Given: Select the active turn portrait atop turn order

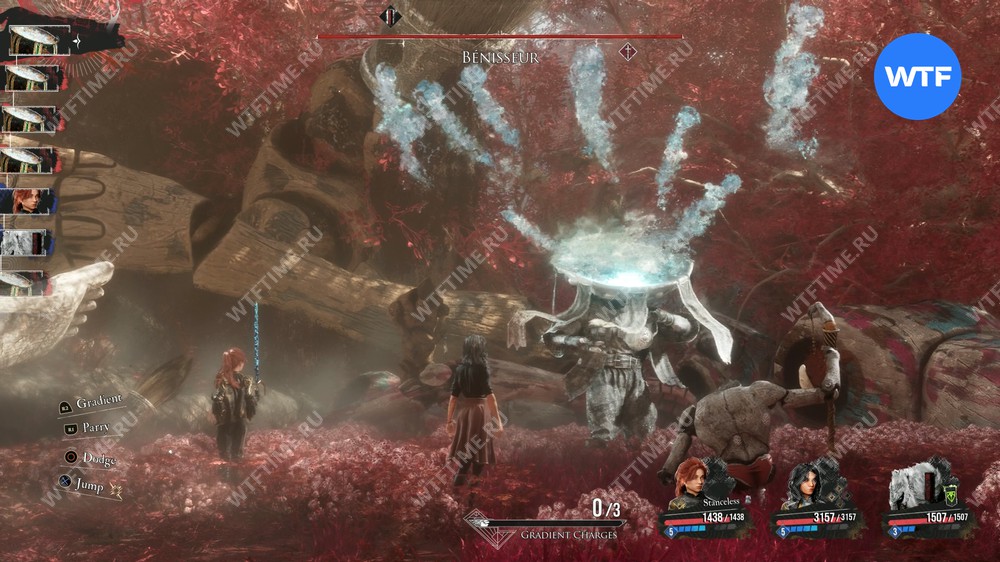Looking at the screenshot, I should [32, 41].
